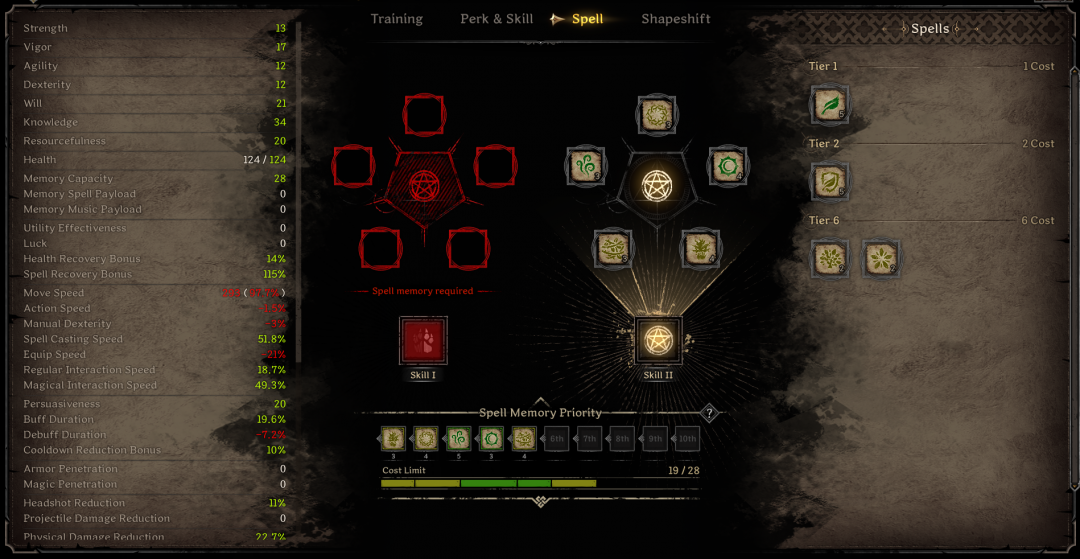Click the green swirls spell in priority list
The height and width of the screenshot is (559, 1080).
click(459, 438)
